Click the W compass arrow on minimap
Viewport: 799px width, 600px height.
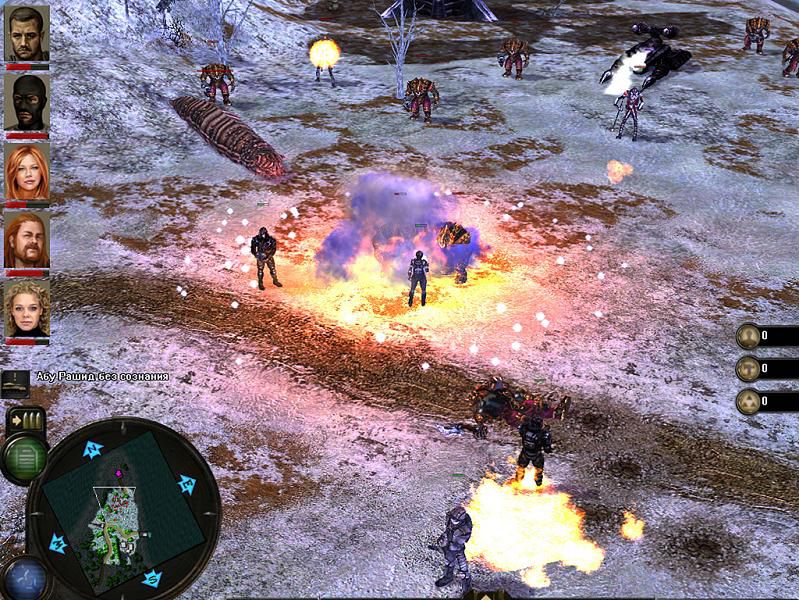point(58,543)
